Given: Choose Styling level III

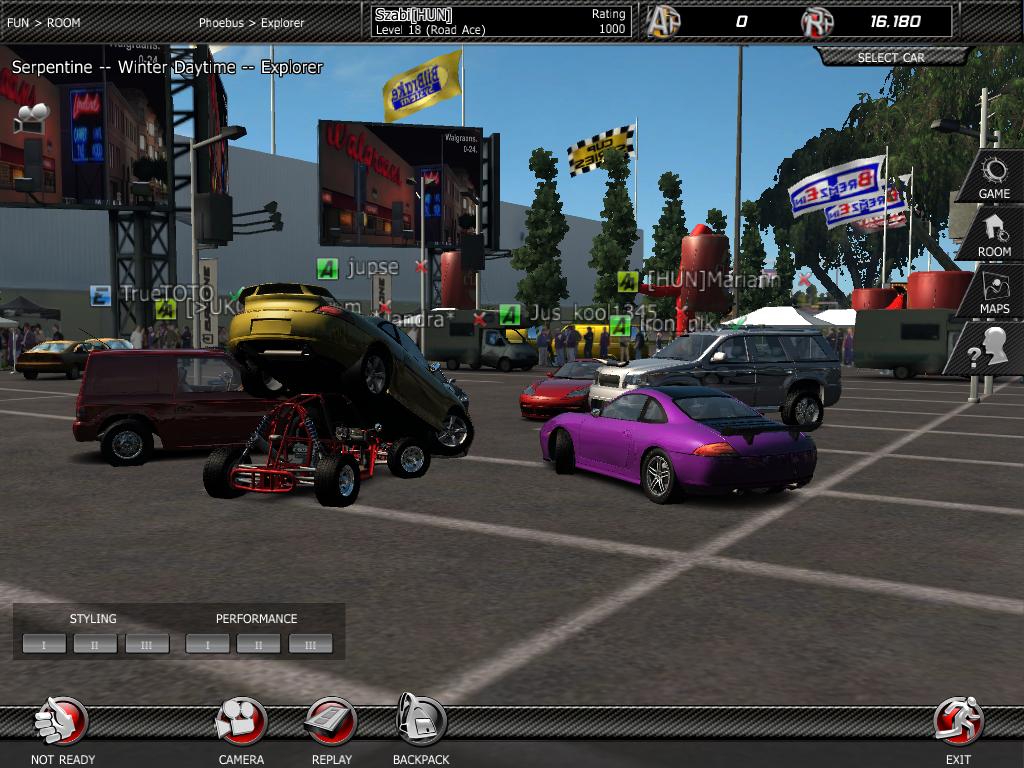Looking at the screenshot, I should click(147, 644).
